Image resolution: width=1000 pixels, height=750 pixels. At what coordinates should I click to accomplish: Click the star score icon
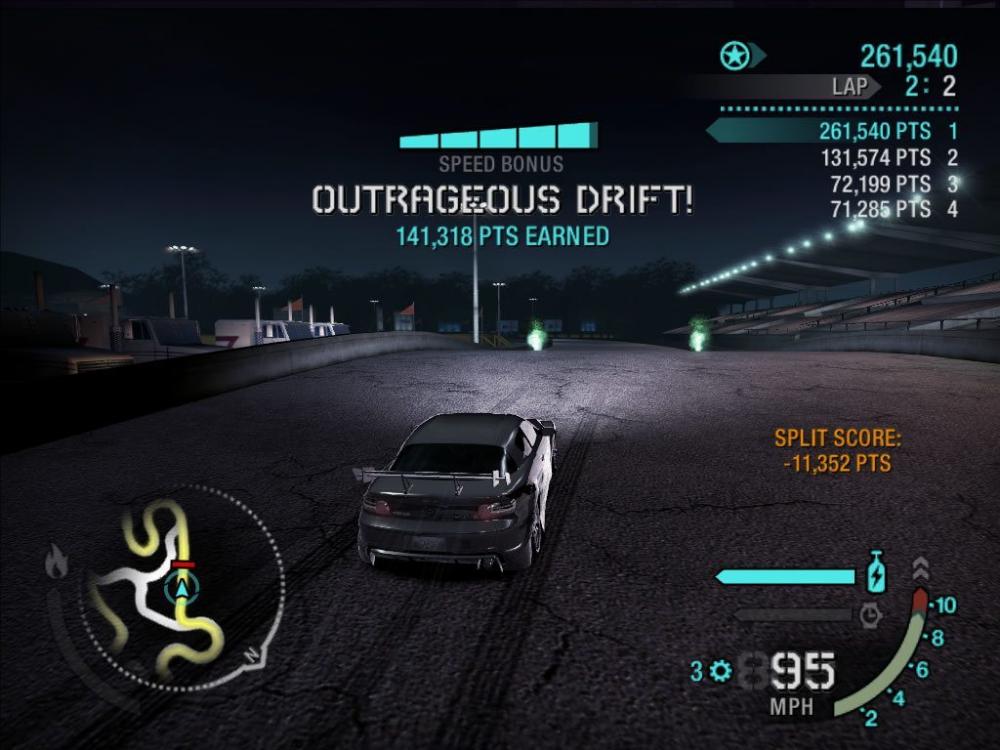[735, 56]
